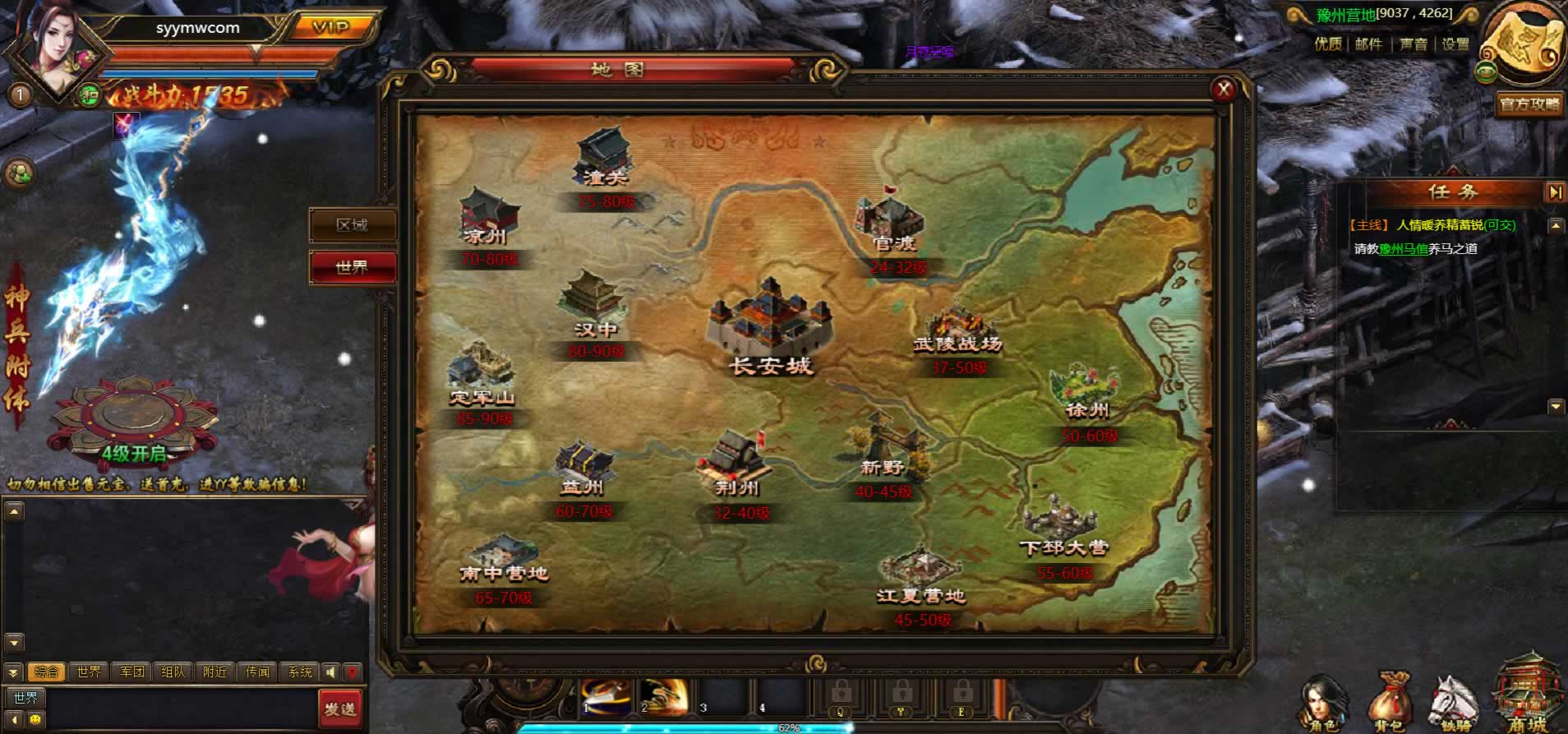Close the map window
Viewport: 1568px width, 734px height.
pyautogui.click(x=1224, y=90)
